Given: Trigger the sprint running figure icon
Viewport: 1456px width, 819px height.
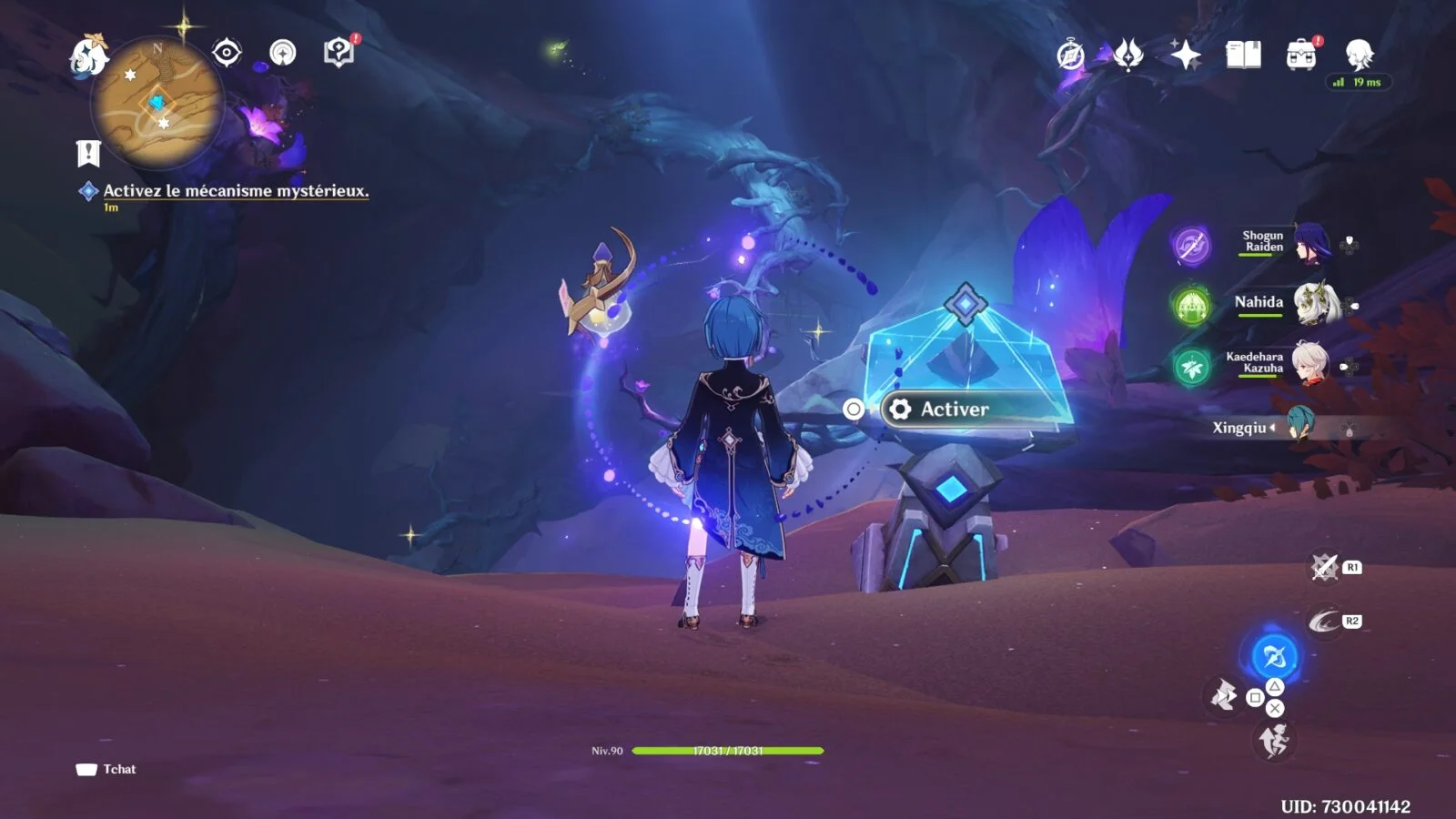Looking at the screenshot, I should [1274, 741].
